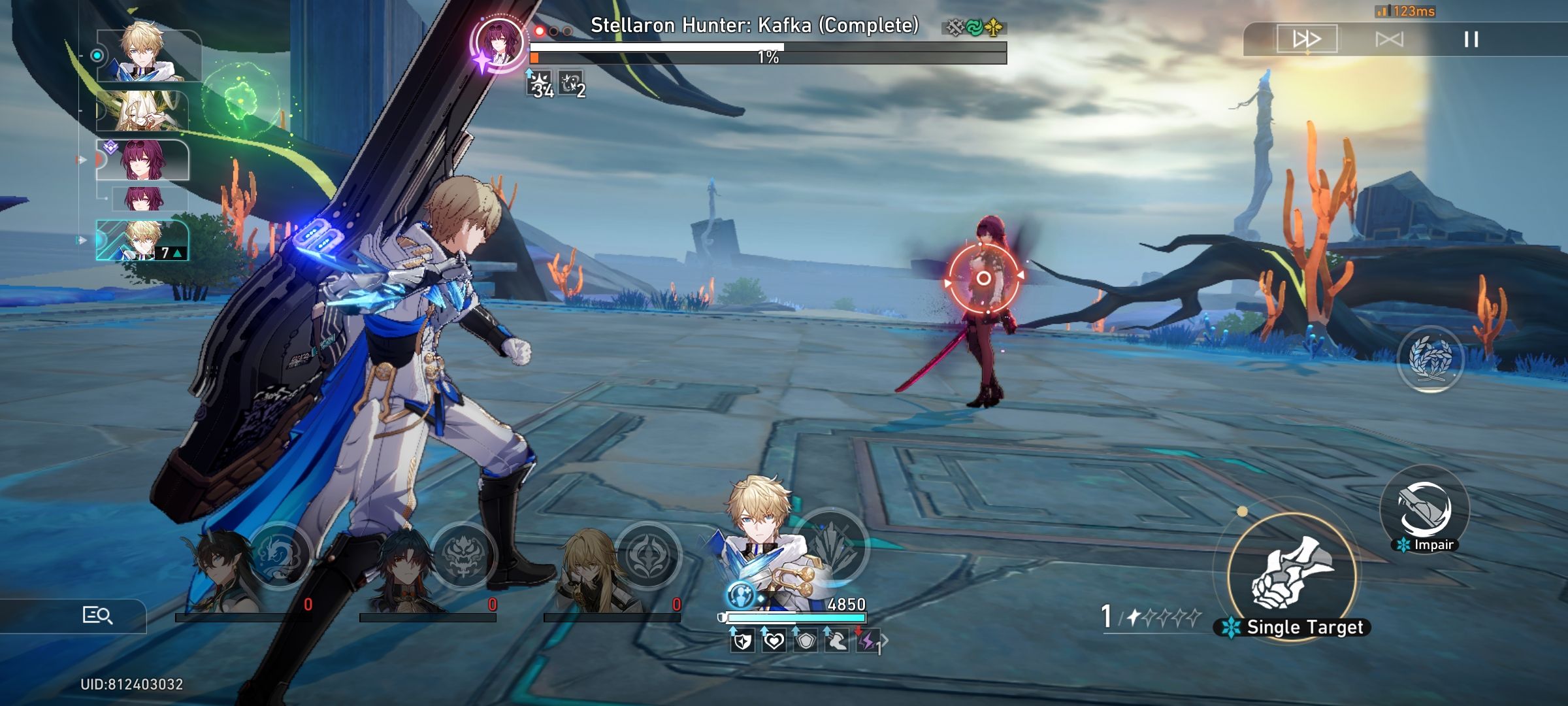Open the battle details magnifier button
1568x706 pixels.
click(97, 615)
